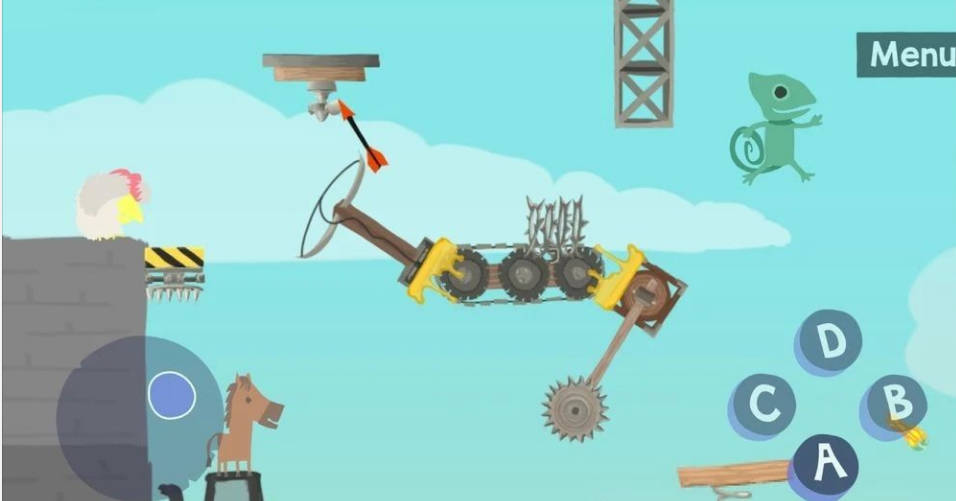Tap the round B action button
Viewport: 956px width, 501px height.
pos(896,403)
